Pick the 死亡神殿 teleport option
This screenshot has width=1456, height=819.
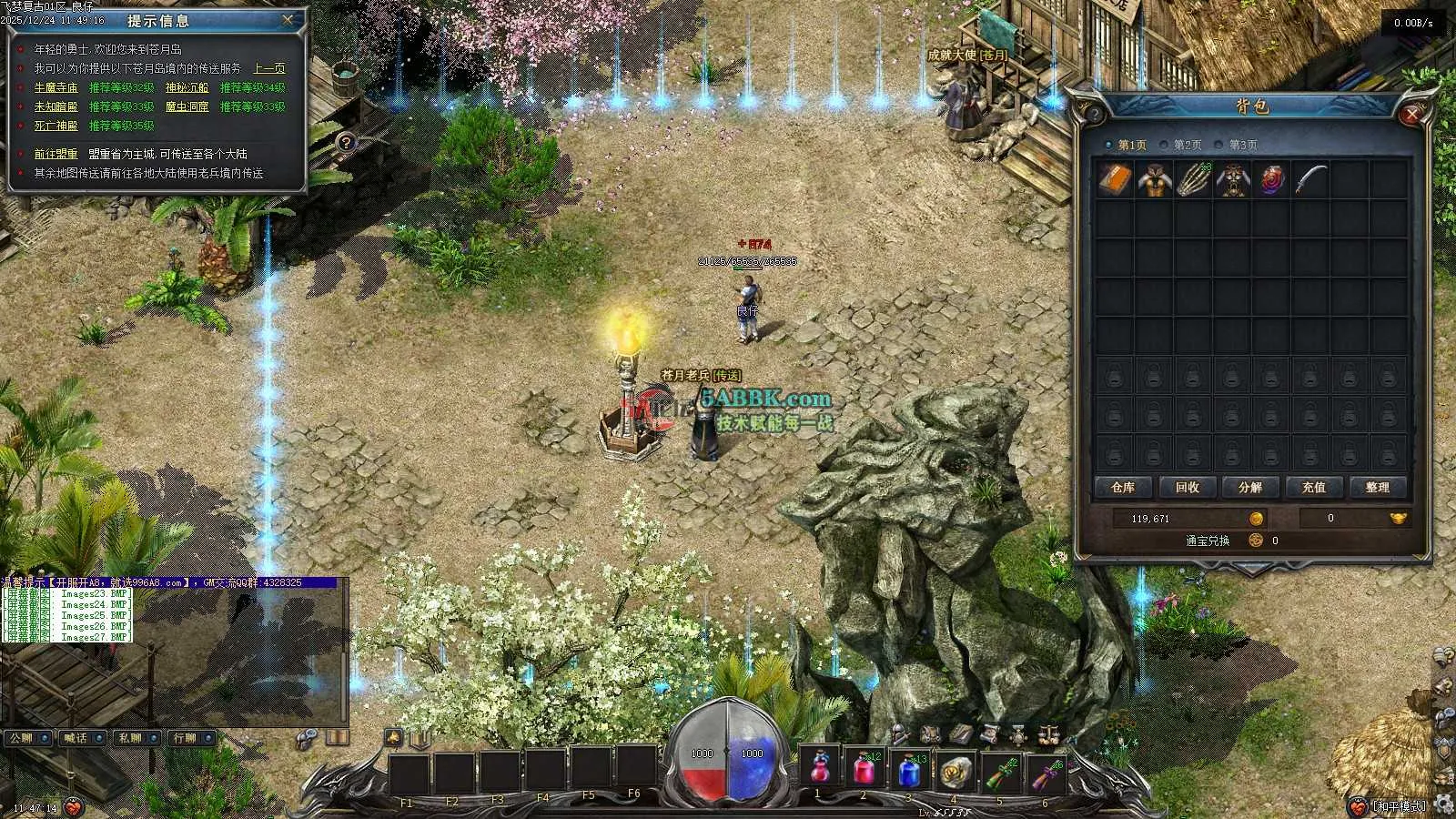click(56, 126)
